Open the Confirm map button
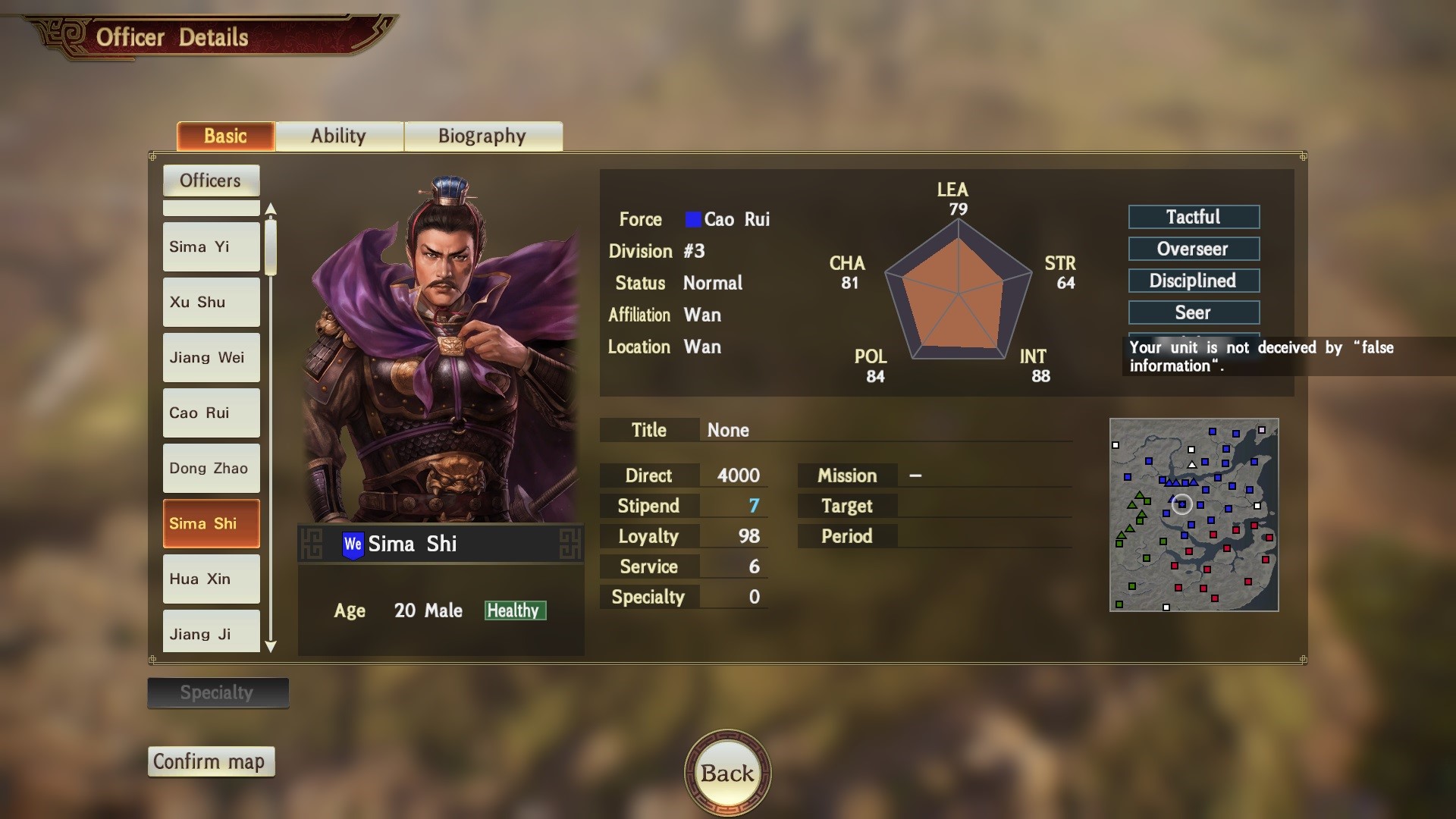The width and height of the screenshot is (1456, 819). 210,761
